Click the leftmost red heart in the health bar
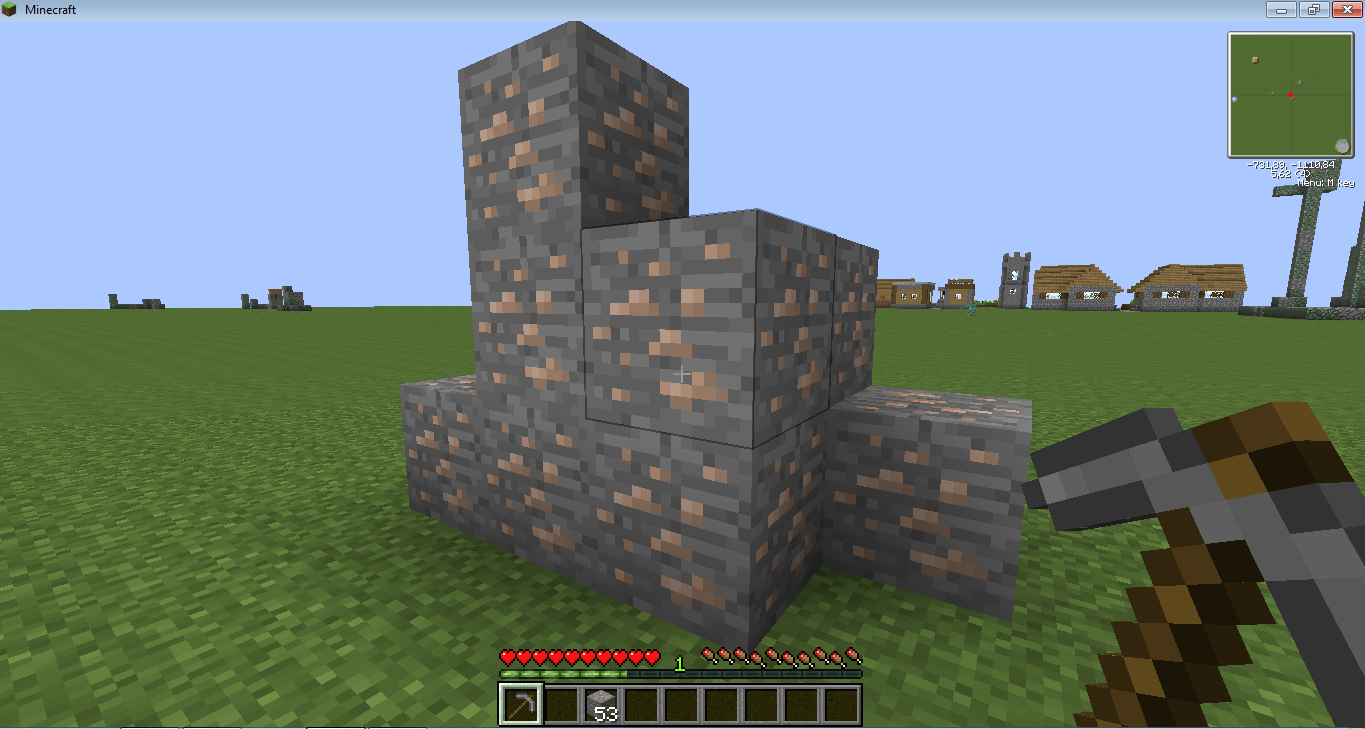The image size is (1365, 729). coord(506,658)
